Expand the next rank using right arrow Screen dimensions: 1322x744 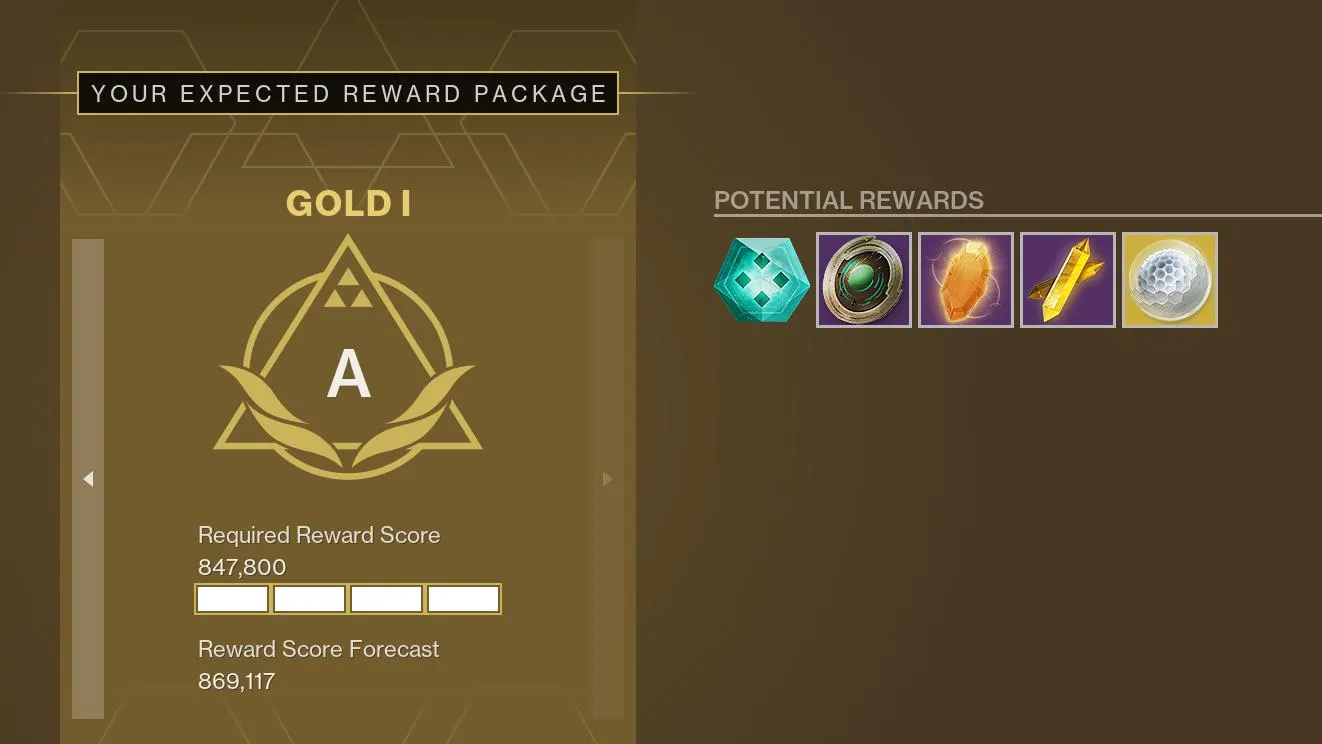(607, 479)
